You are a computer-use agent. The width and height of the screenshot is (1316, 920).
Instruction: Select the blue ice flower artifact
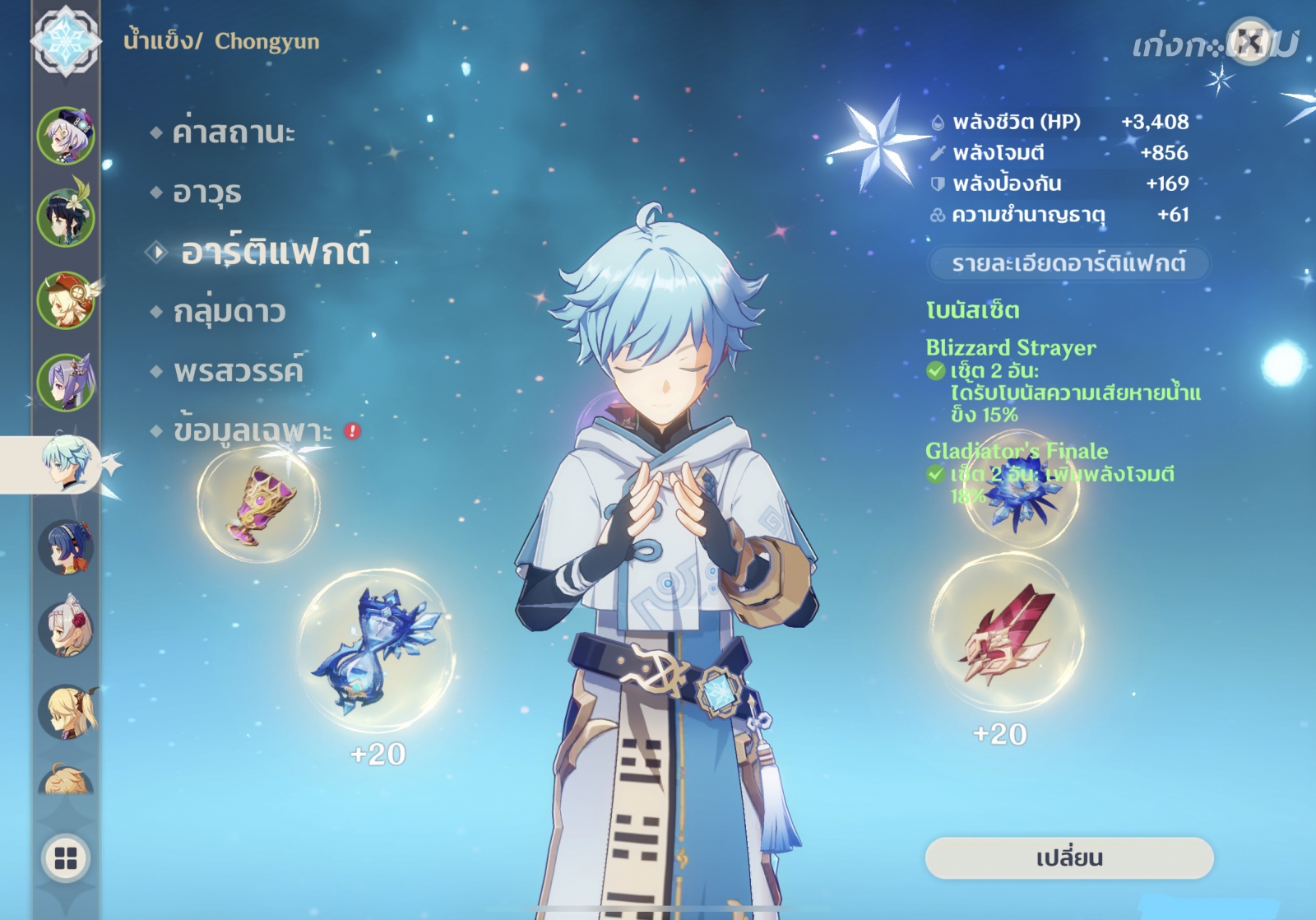pos(1021,492)
